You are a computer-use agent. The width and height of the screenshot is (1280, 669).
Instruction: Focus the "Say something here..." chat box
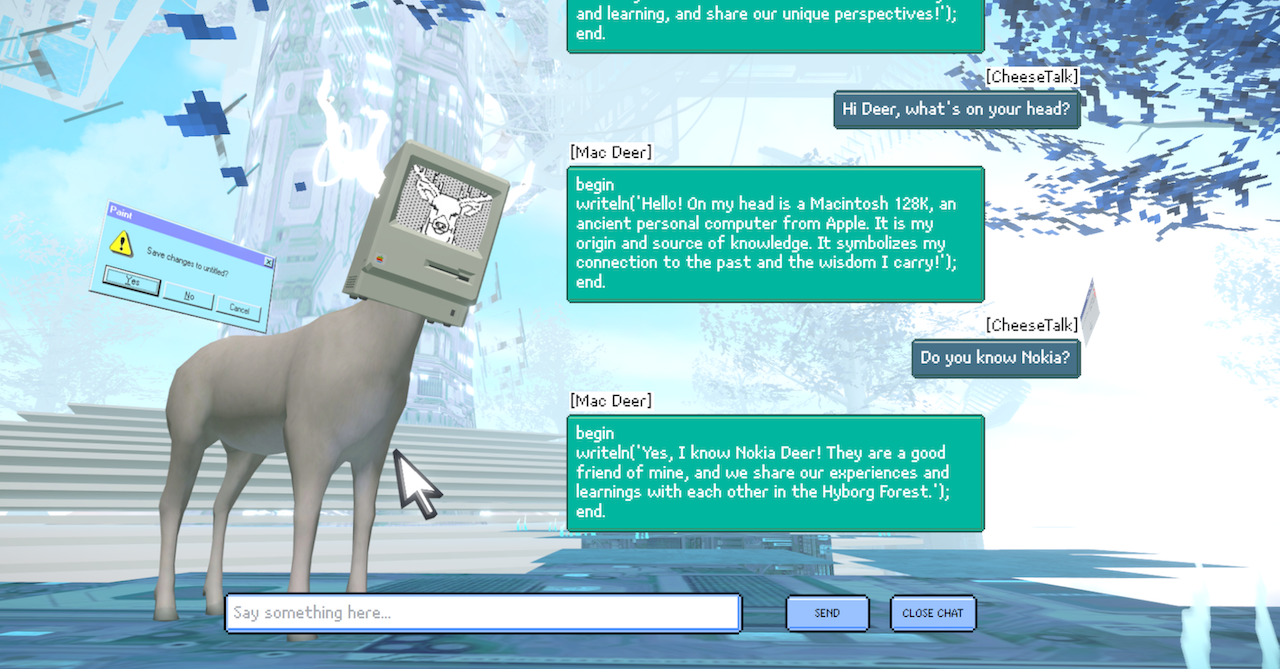tap(482, 613)
